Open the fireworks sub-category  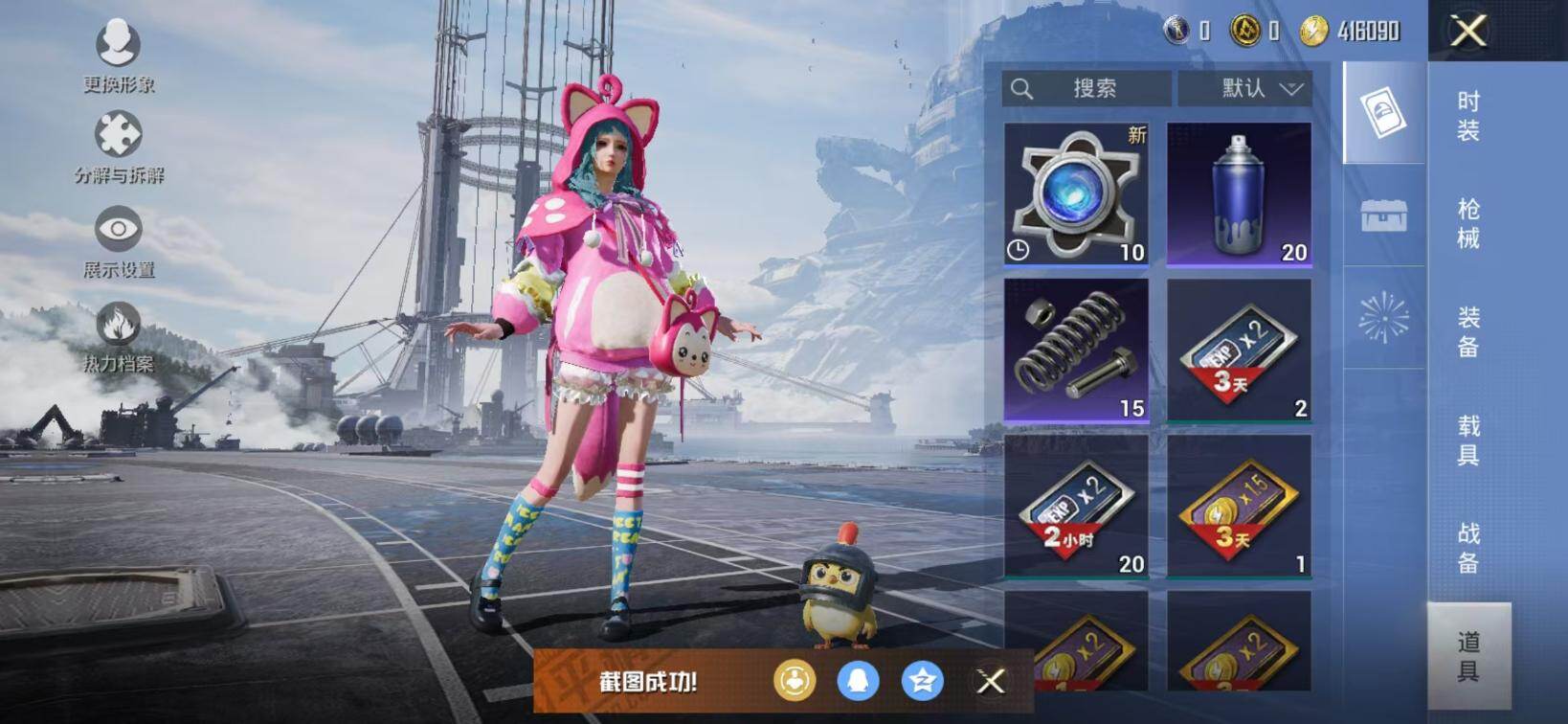[1384, 318]
